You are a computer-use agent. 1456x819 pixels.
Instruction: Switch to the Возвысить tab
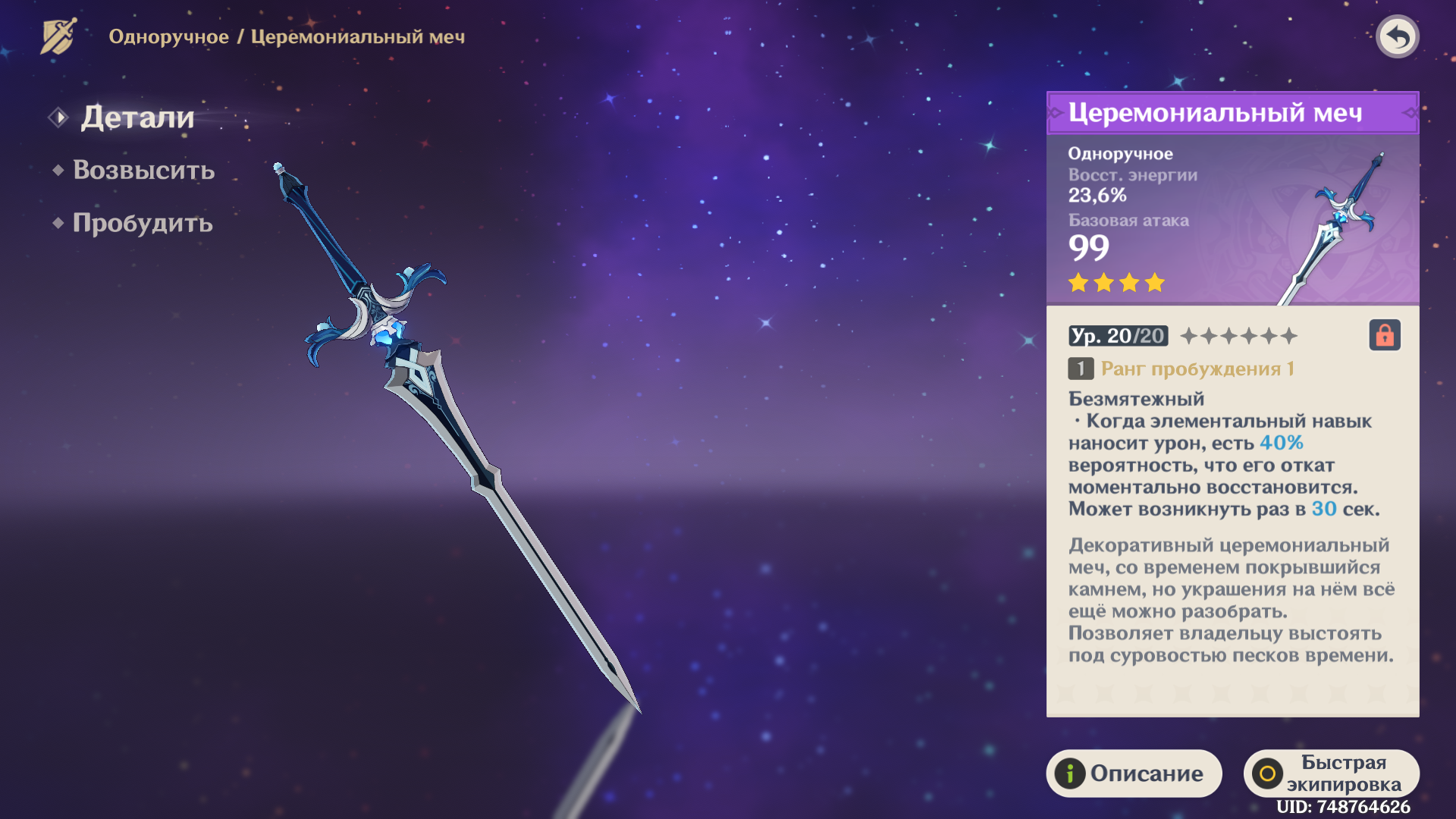pyautogui.click(x=143, y=170)
